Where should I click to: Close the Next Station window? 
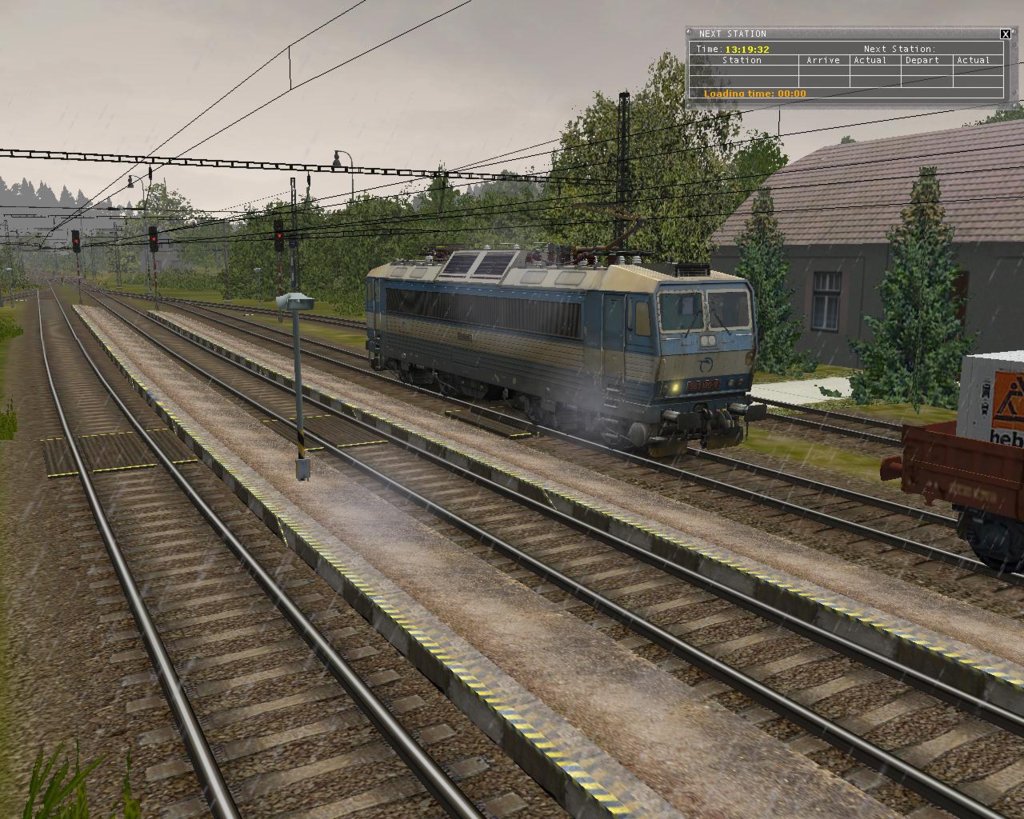click(1005, 34)
